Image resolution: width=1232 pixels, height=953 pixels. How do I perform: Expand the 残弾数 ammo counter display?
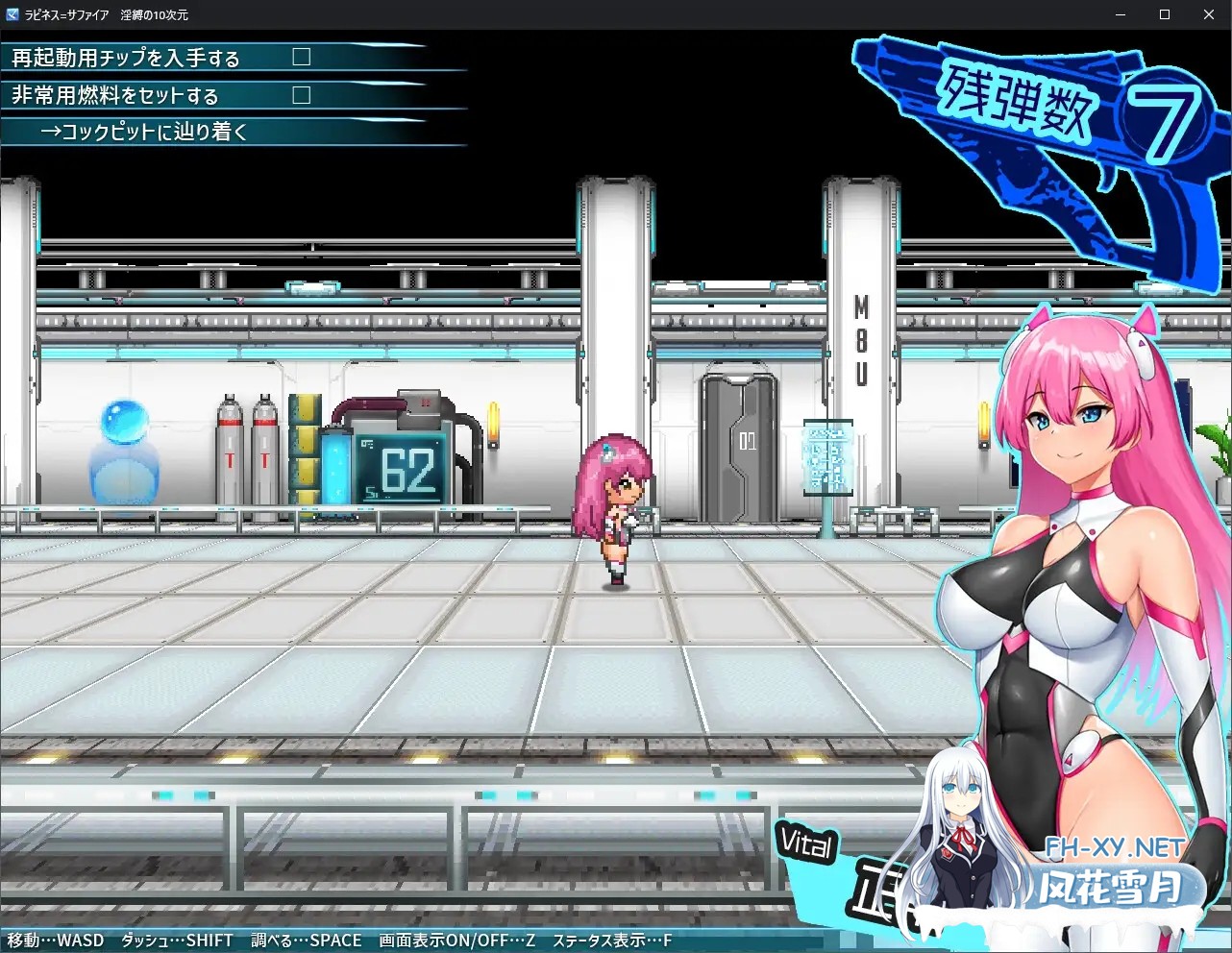pyautogui.click(x=1019, y=108)
